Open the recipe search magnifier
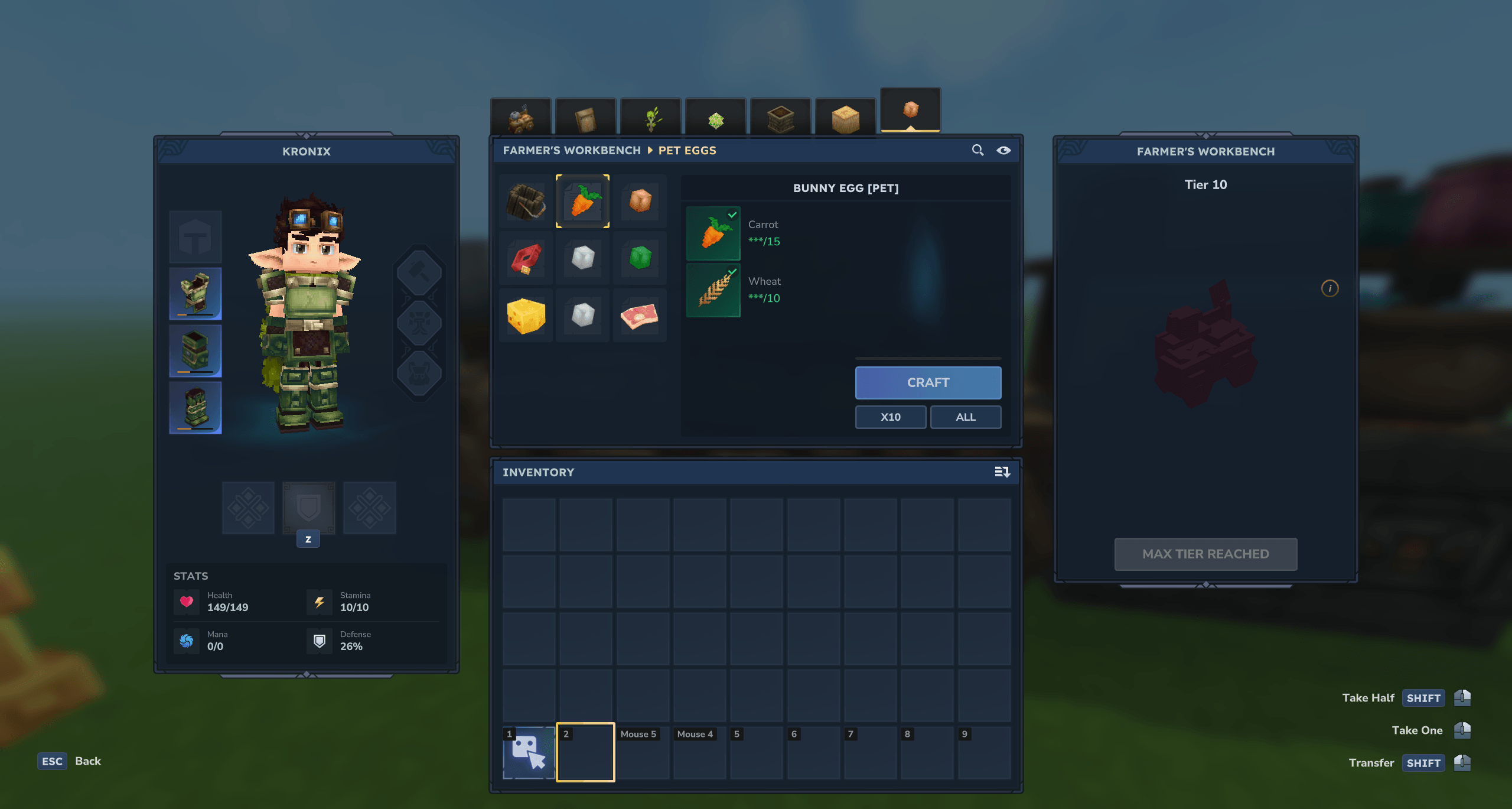1512x809 pixels. [977, 150]
